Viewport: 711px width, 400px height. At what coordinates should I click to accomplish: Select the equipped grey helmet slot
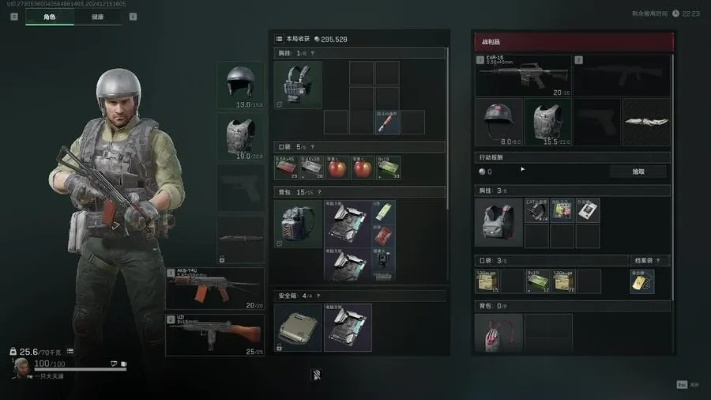[241, 85]
